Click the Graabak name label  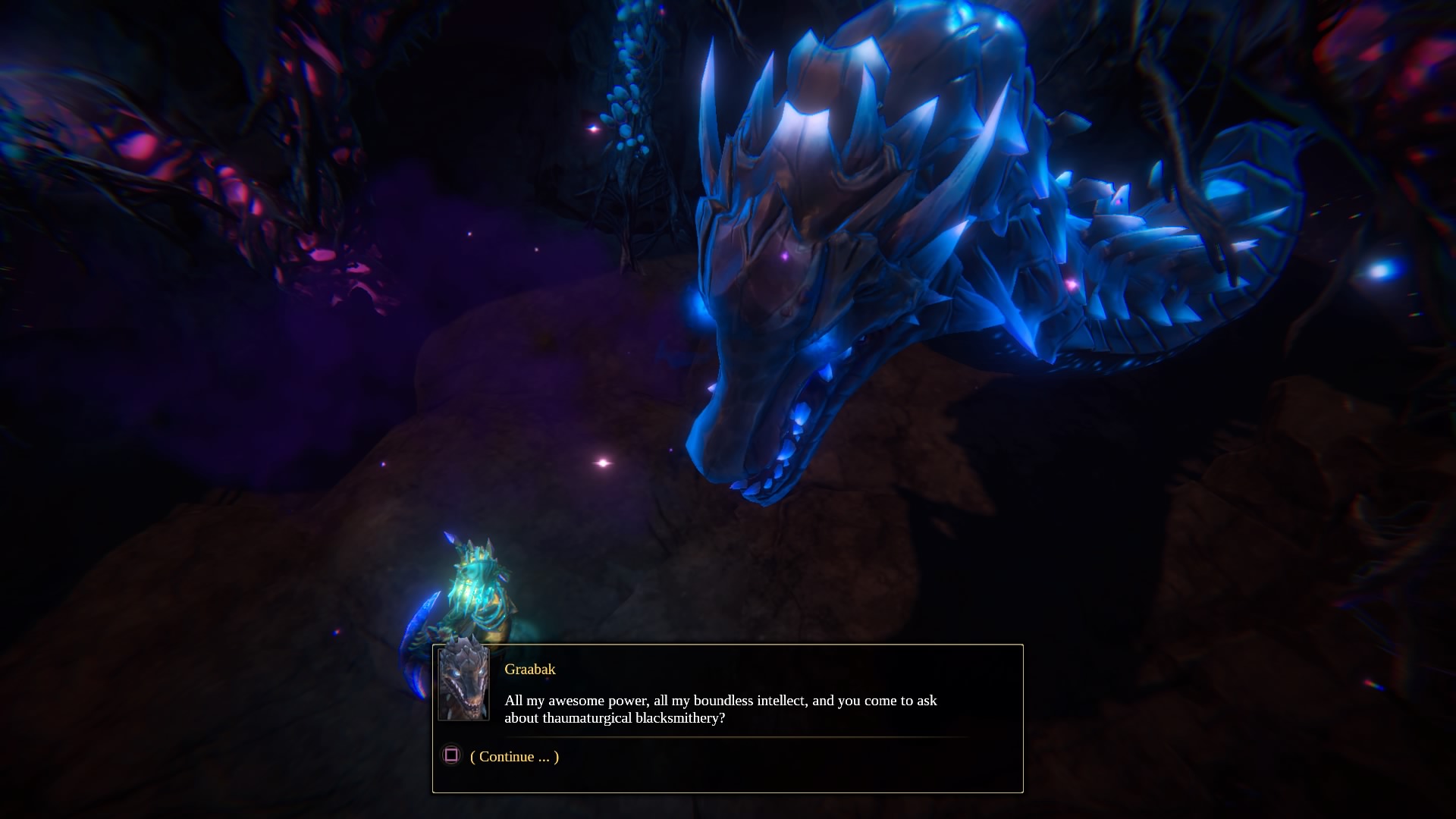(529, 670)
